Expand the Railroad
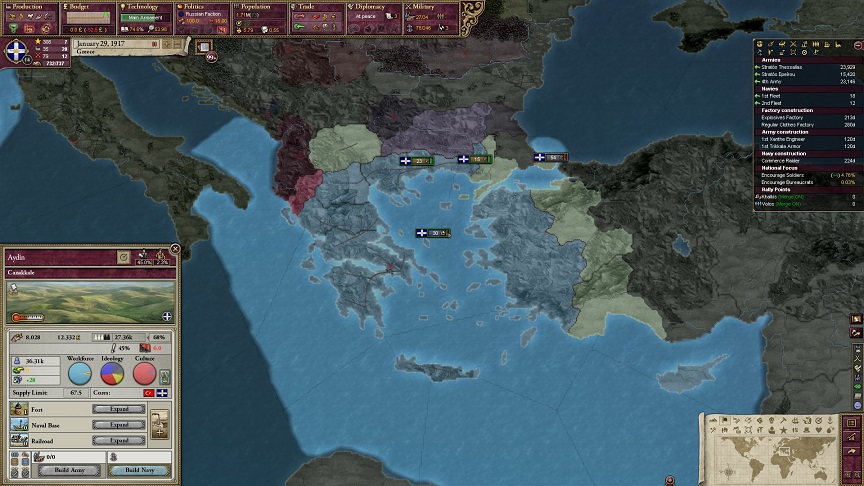Screen dimensions: 864x486 click(111, 440)
